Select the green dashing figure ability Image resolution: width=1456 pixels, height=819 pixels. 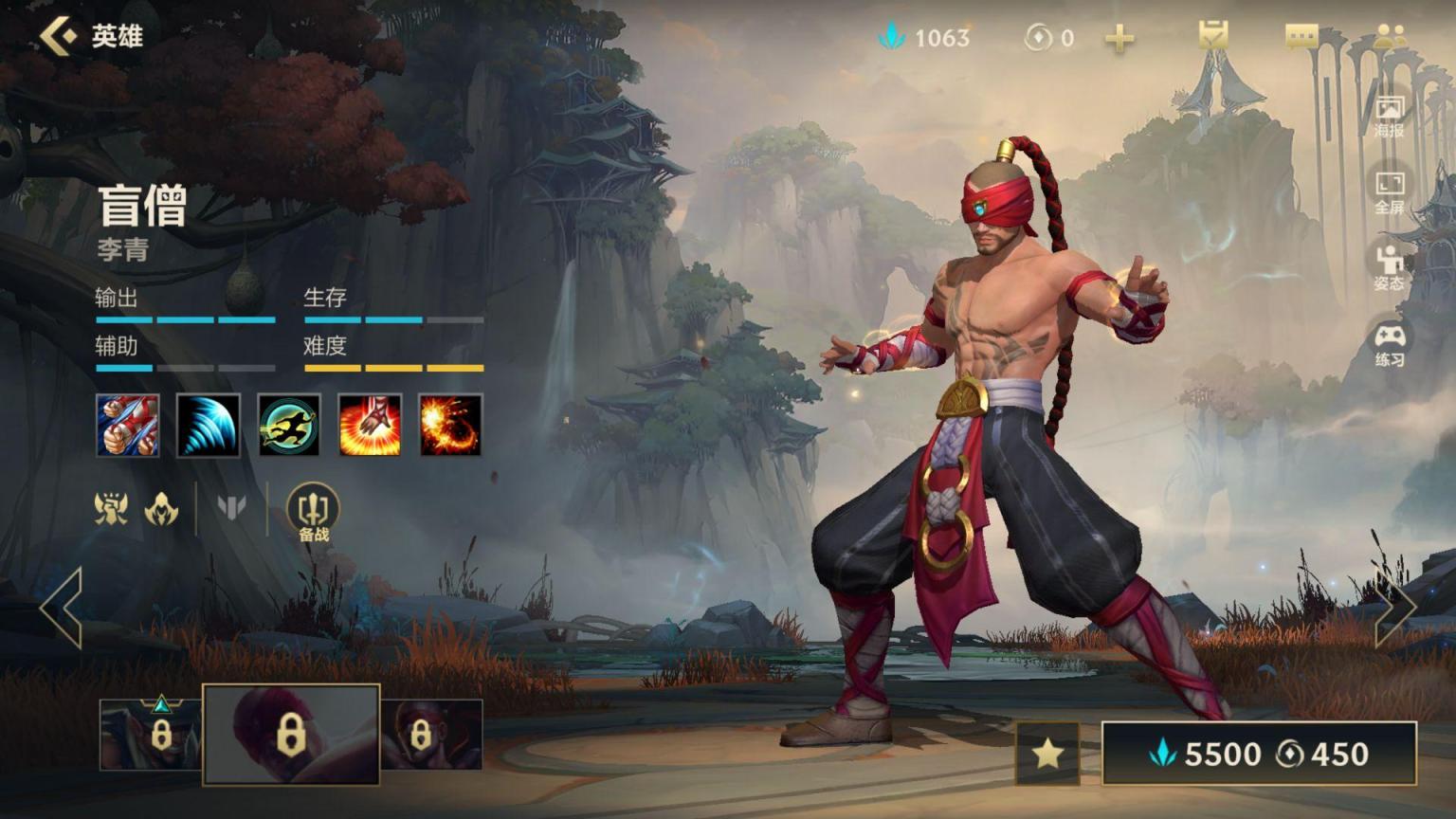(x=289, y=426)
